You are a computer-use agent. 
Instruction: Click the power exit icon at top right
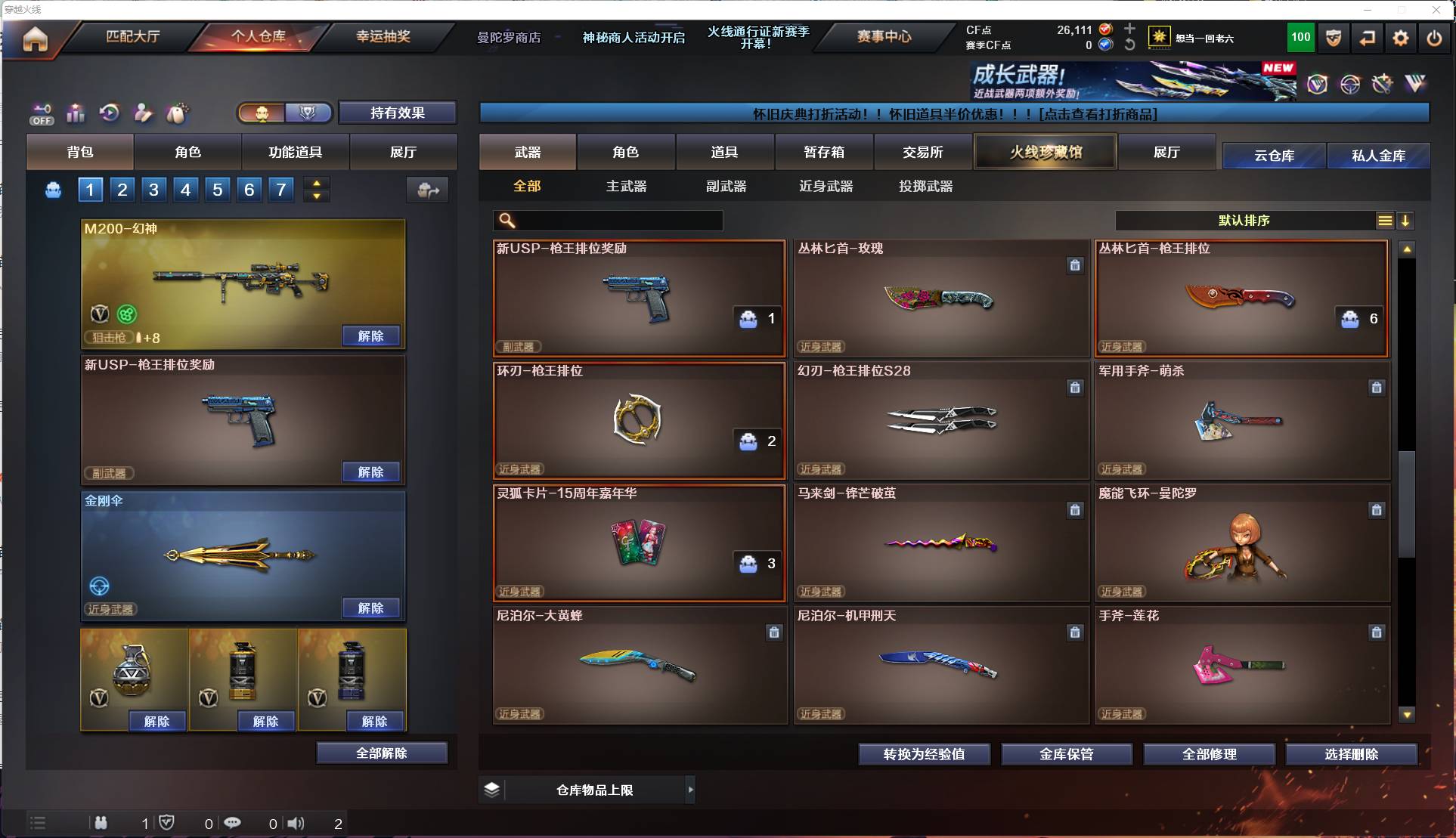[x=1435, y=37]
